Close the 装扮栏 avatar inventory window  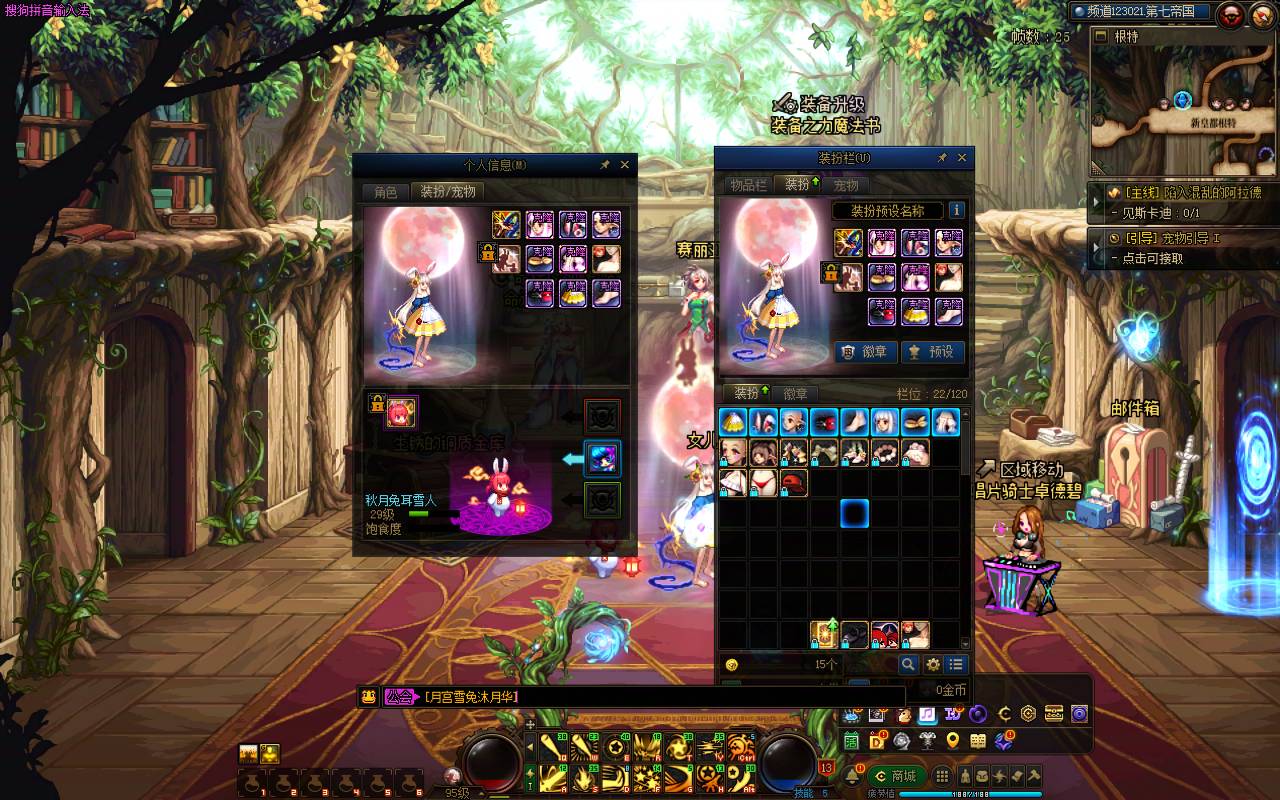[x=962, y=158]
